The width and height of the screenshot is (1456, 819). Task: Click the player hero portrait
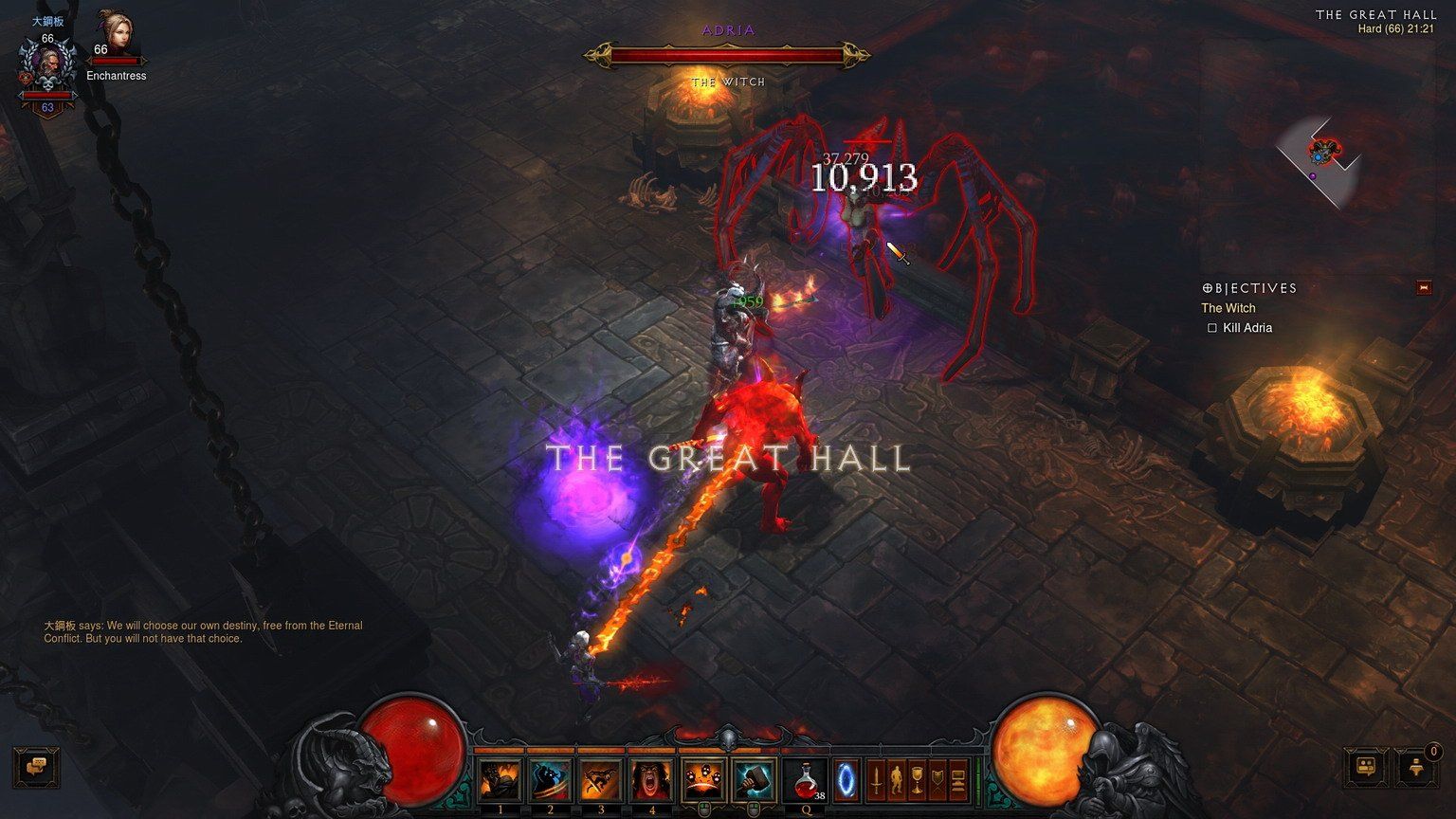click(x=47, y=68)
